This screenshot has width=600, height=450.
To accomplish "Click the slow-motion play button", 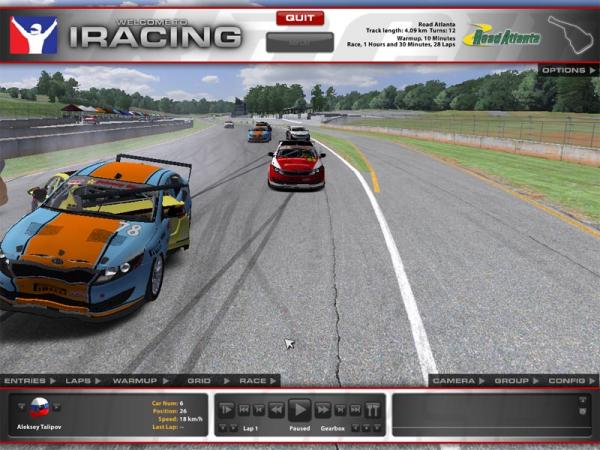I will (227, 410).
